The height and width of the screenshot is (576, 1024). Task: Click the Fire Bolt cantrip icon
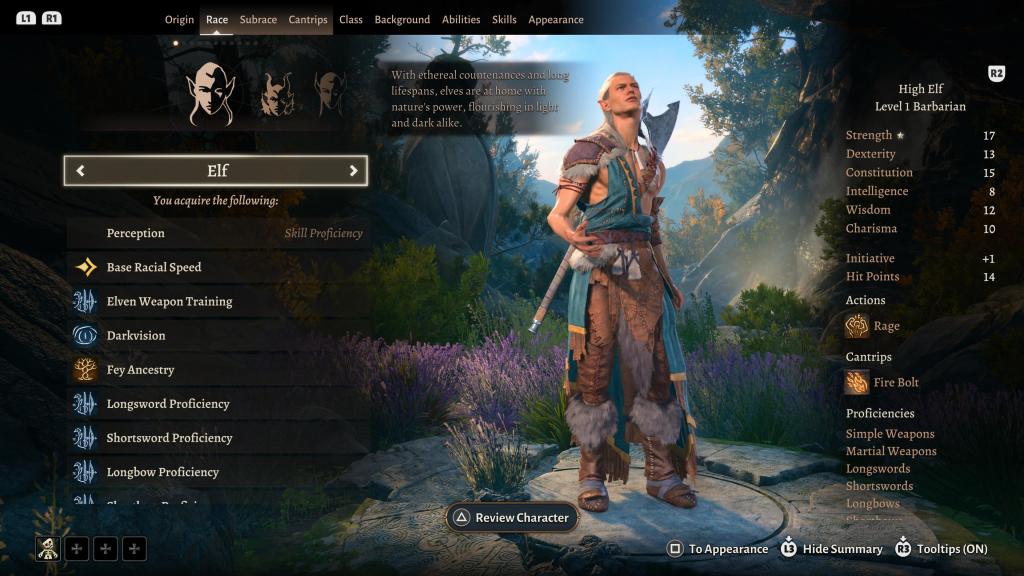[857, 382]
